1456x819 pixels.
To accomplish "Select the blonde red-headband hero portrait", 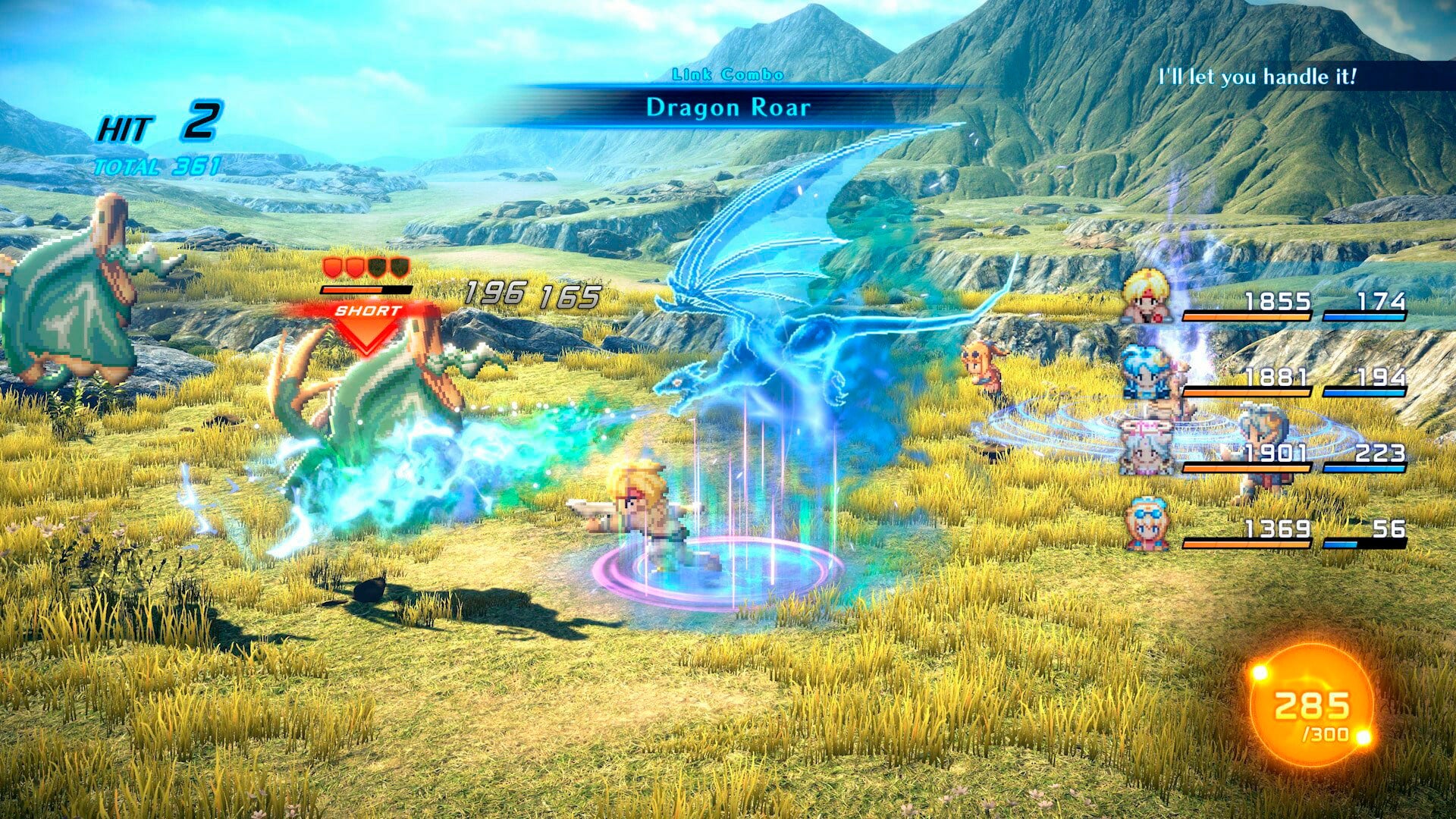I will [x=1147, y=297].
